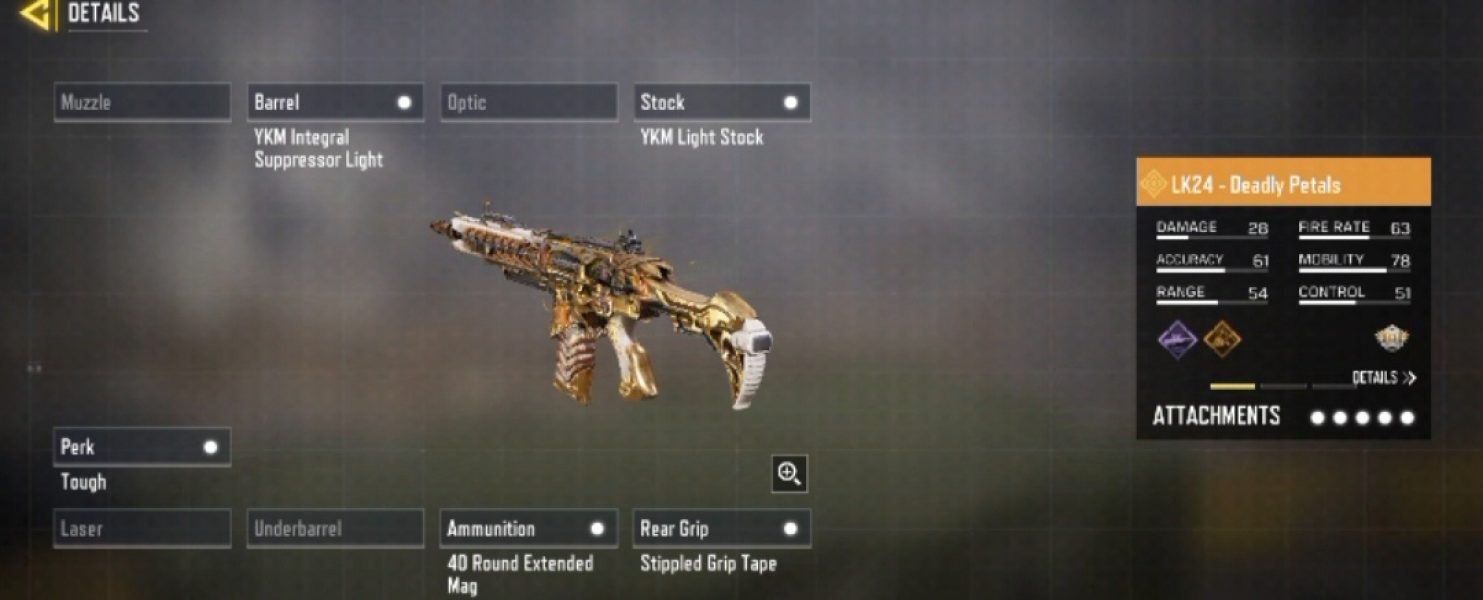Show weapon stat Details in the panel

[1384, 378]
